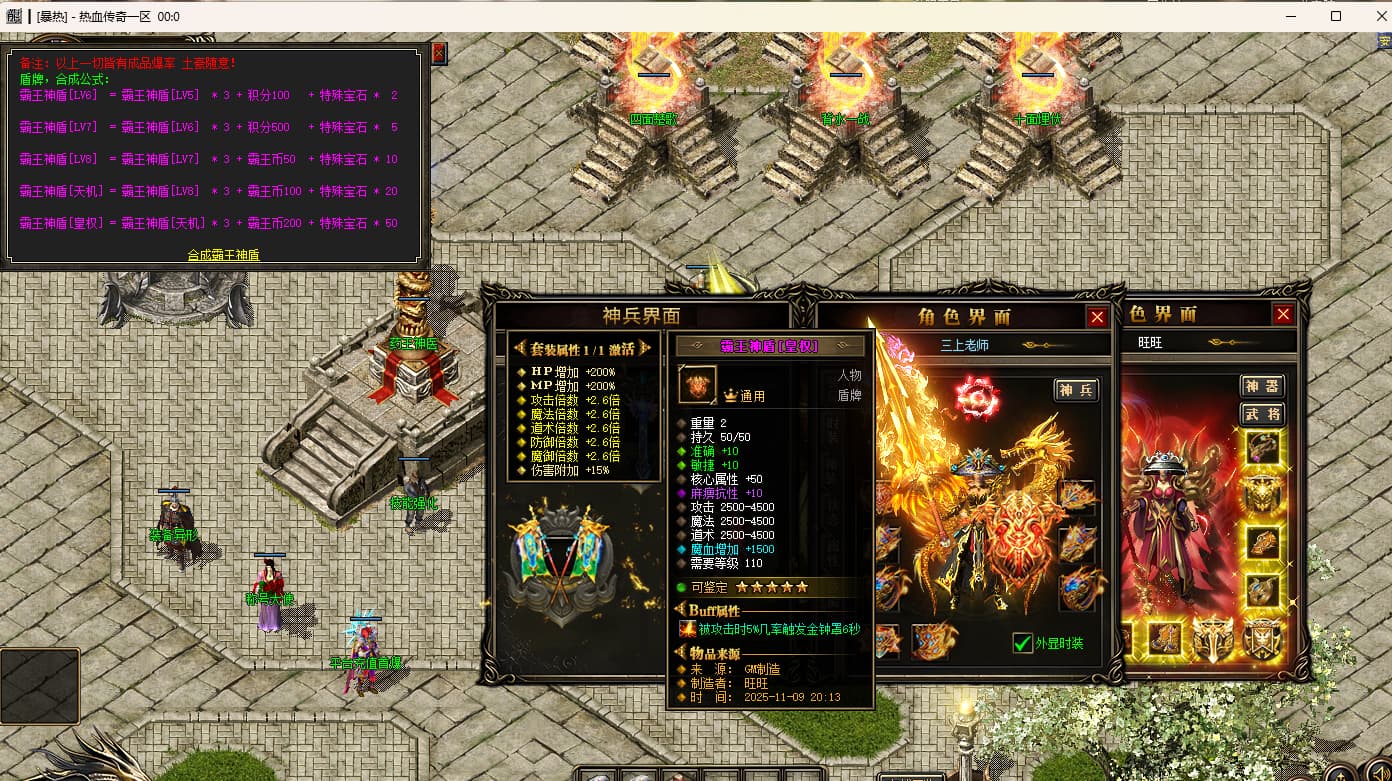Viewport: 1392px width, 781px height.
Task: Minimize the game window
Action: pyautogui.click(x=1290, y=16)
